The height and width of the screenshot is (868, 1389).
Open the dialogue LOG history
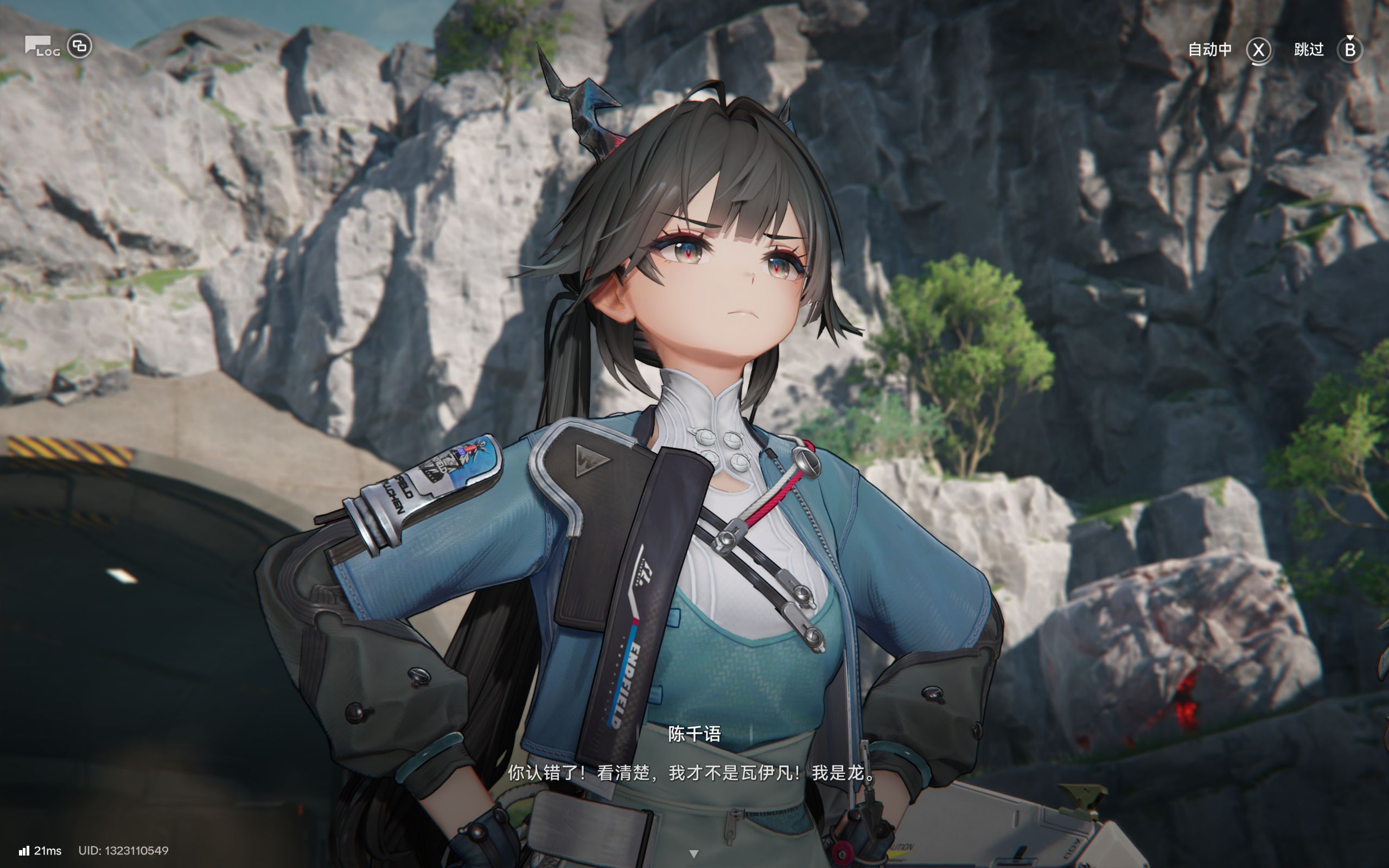click(x=42, y=47)
